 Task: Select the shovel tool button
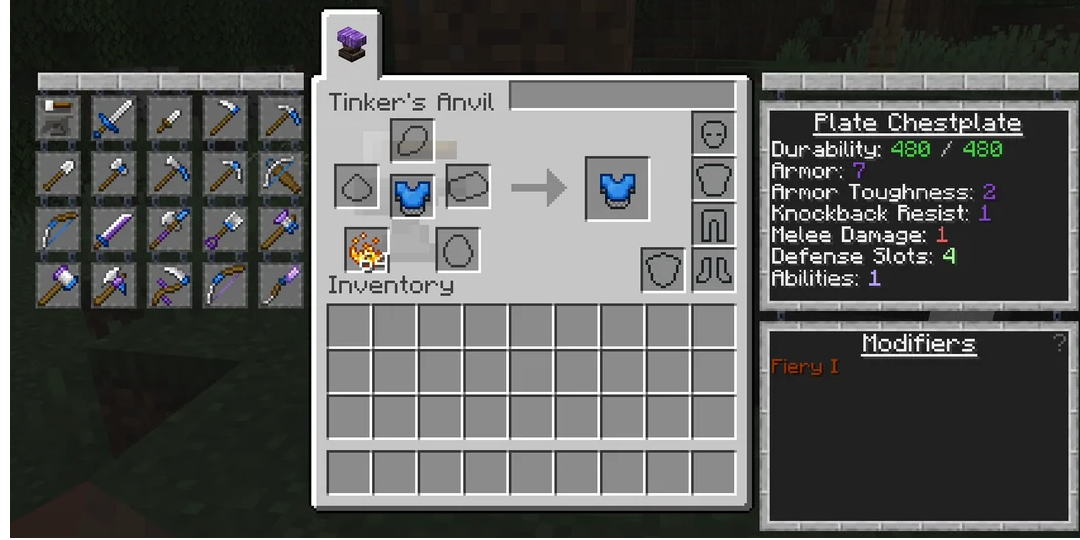(58, 174)
